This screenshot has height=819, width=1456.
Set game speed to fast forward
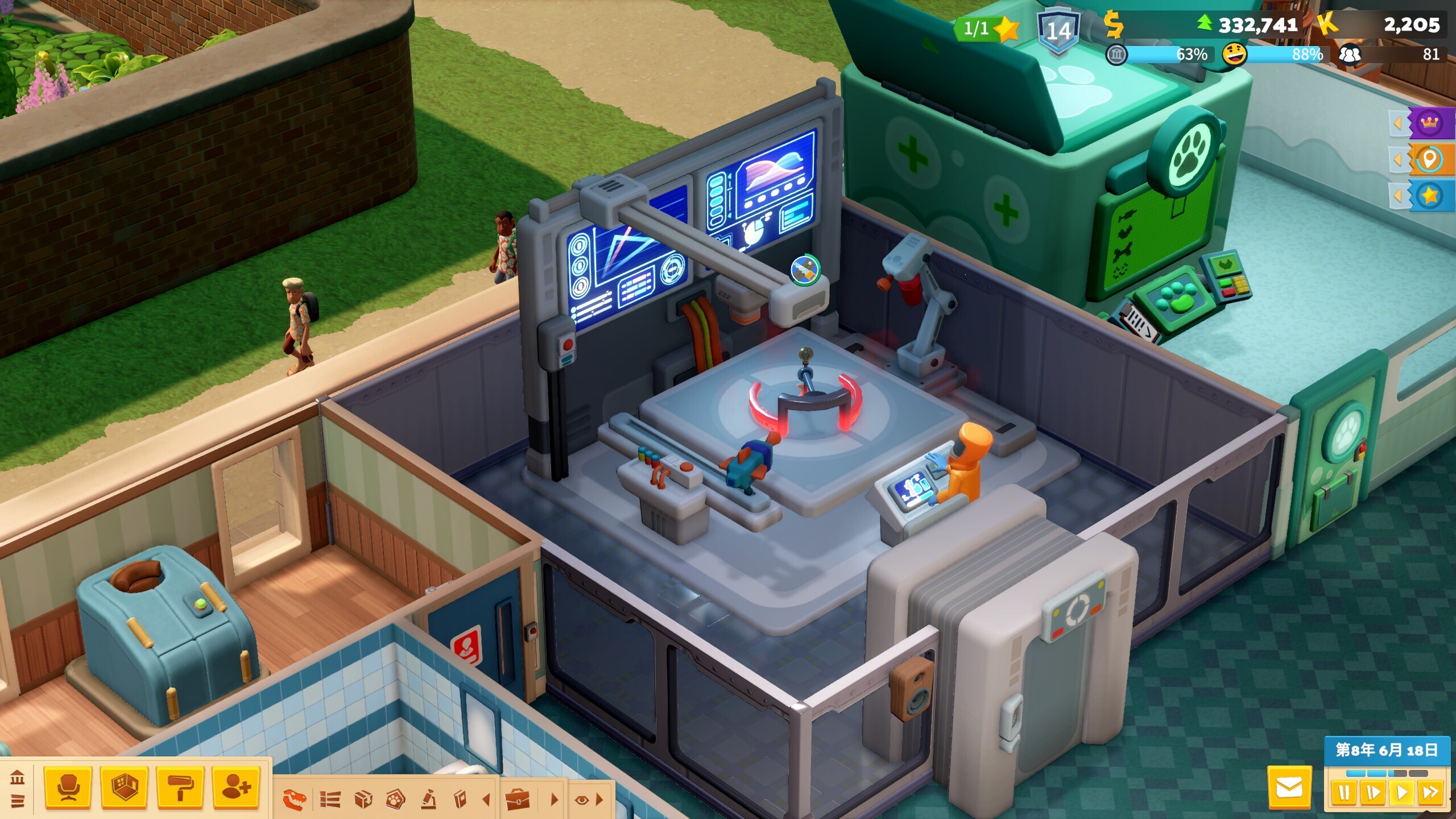[x=1431, y=793]
